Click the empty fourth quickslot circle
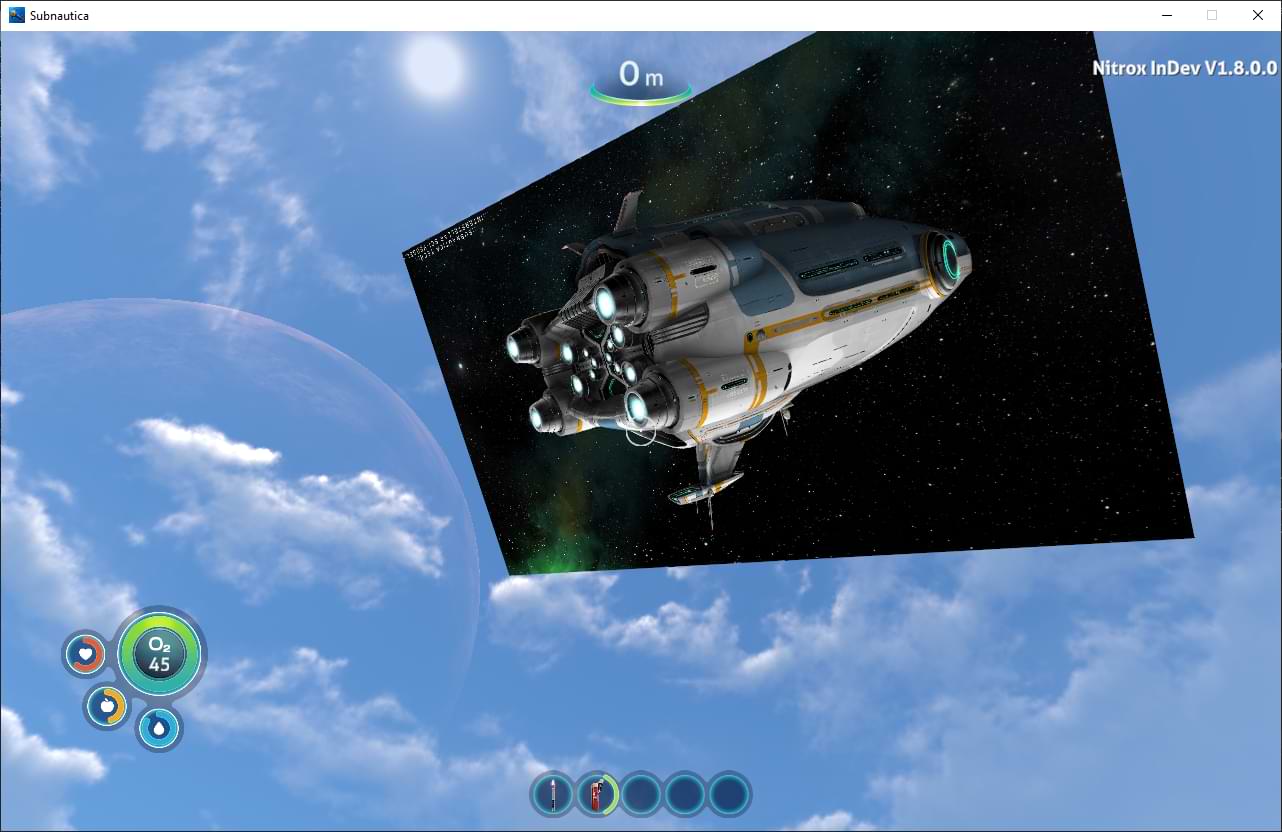Screen dimensions: 1282x832 pyautogui.click(x=685, y=793)
